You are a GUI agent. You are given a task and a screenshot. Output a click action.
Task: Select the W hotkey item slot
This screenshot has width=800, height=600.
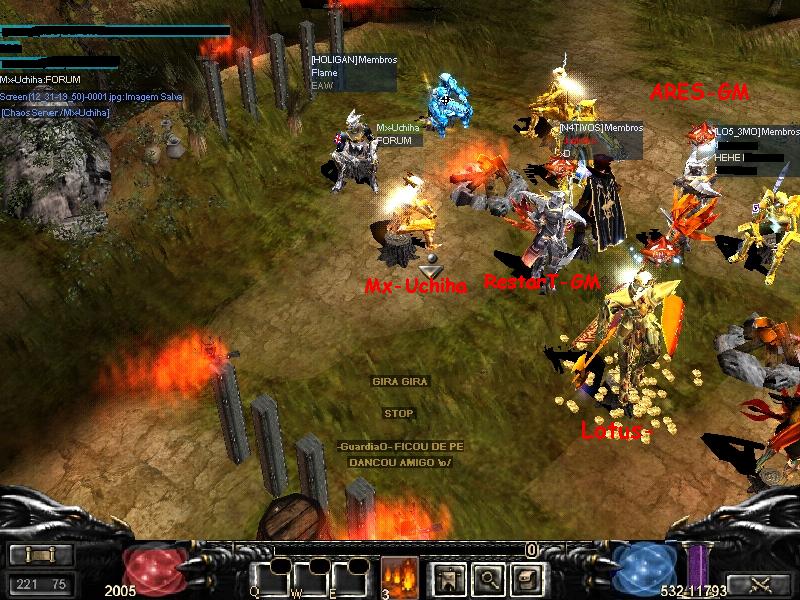(311, 578)
